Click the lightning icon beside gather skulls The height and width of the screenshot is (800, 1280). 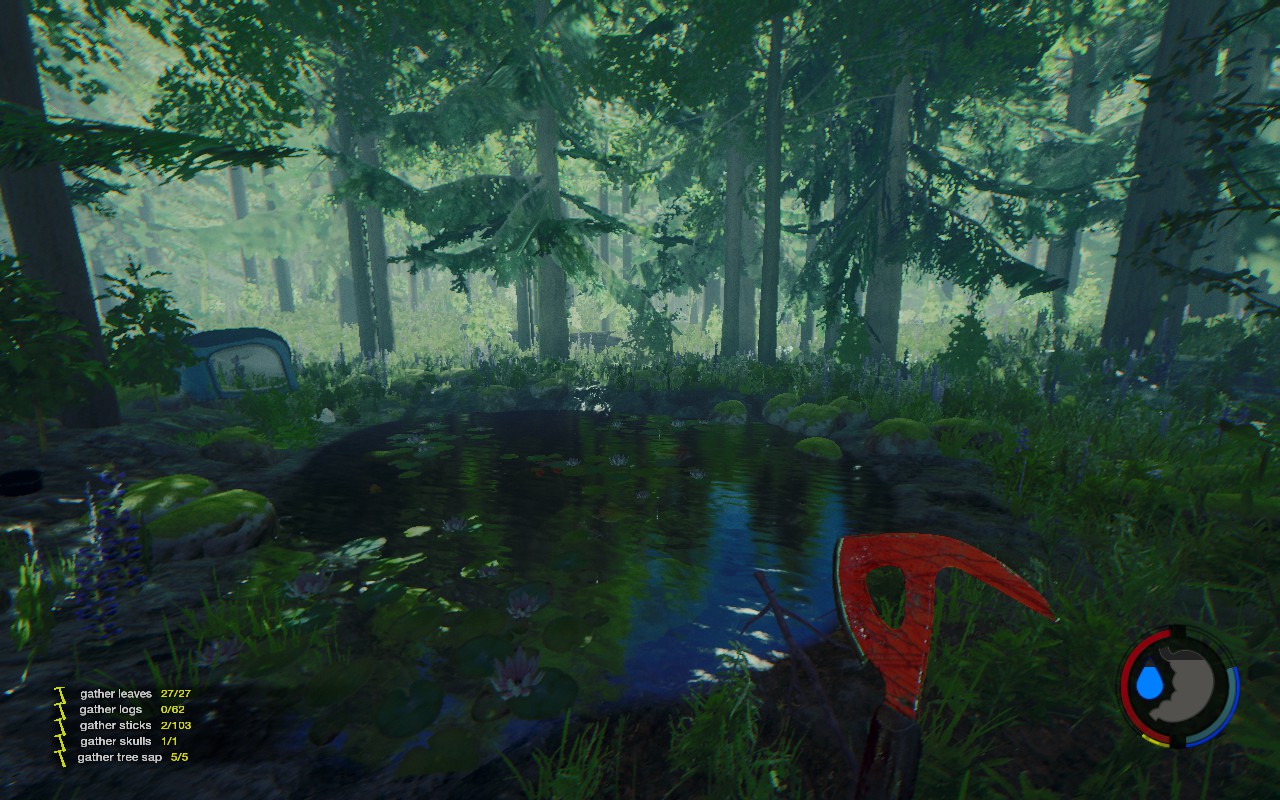(x=59, y=741)
